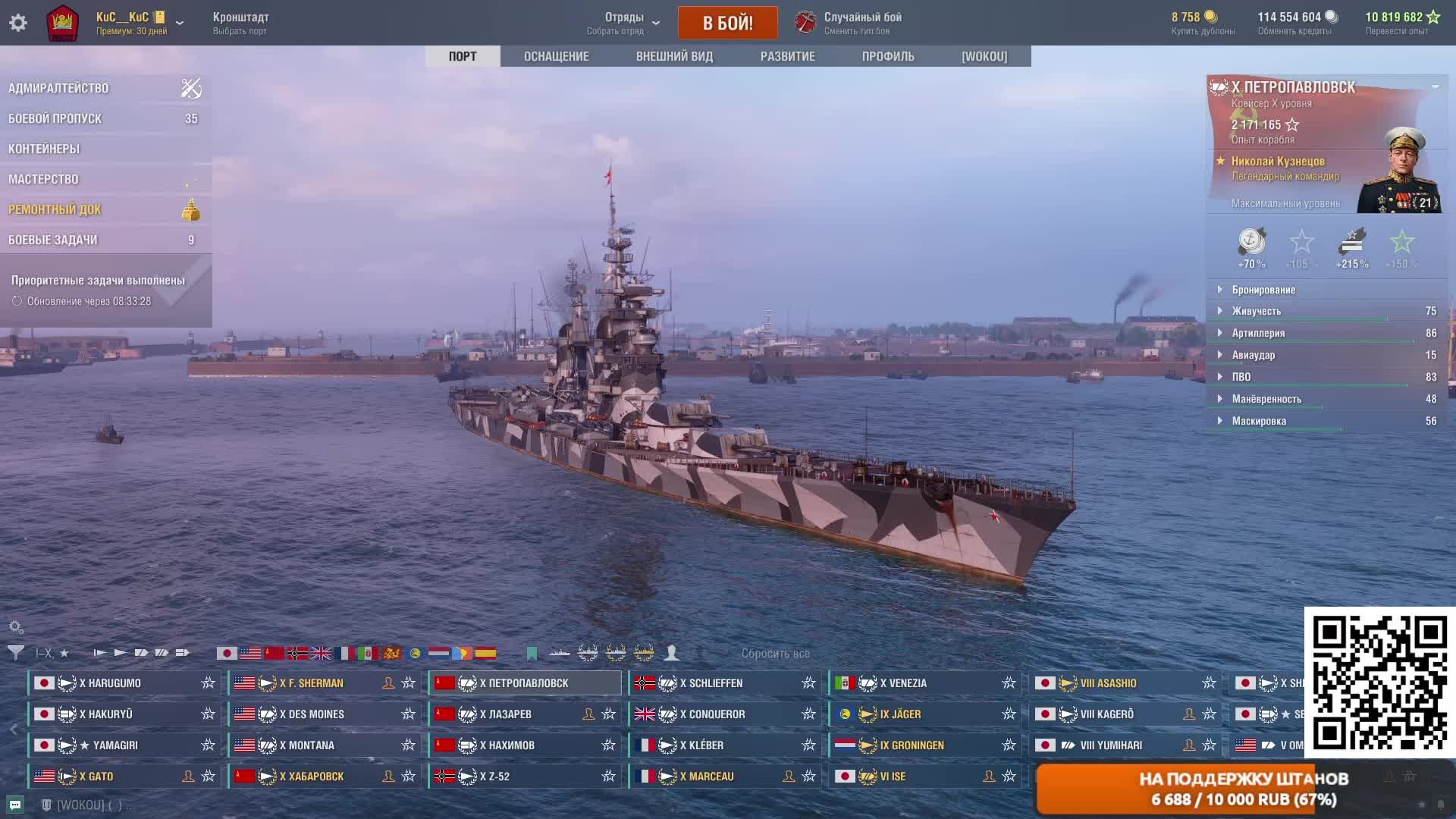This screenshot has width=1456, height=819.
Task: Select X DES MOINES in the carousel
Action: pos(312,714)
